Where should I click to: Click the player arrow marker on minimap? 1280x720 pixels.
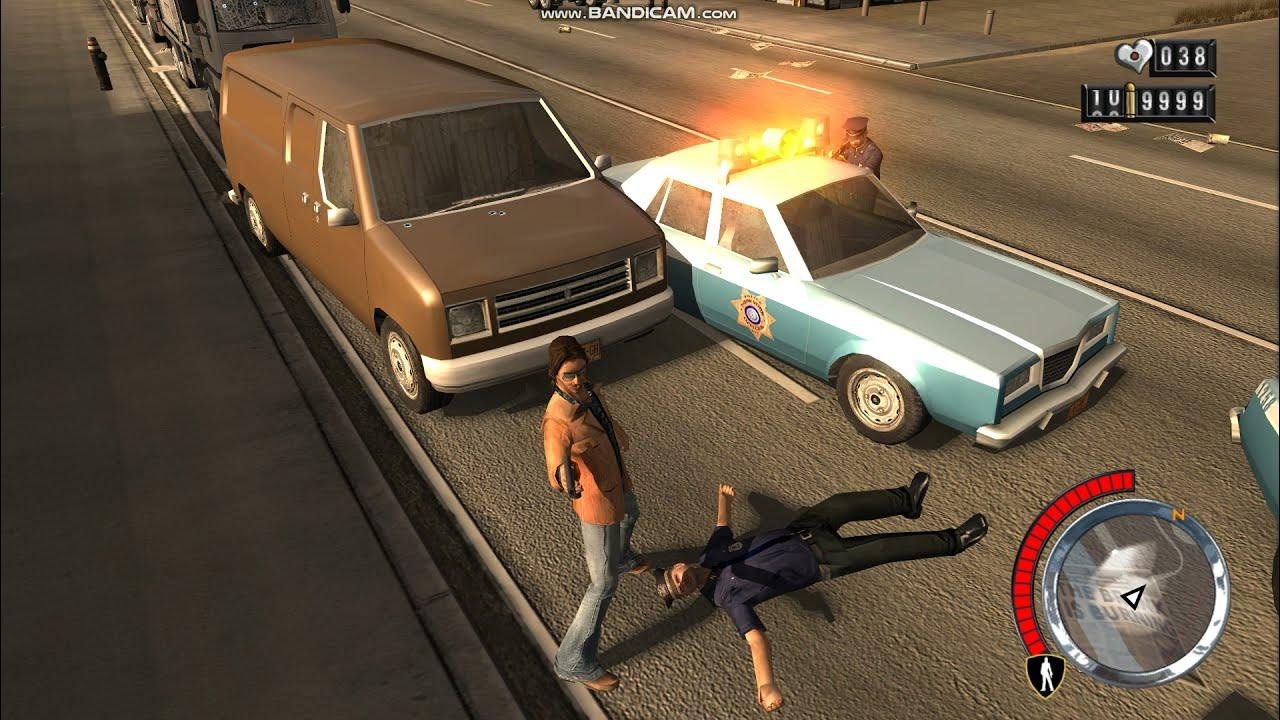tap(1133, 598)
